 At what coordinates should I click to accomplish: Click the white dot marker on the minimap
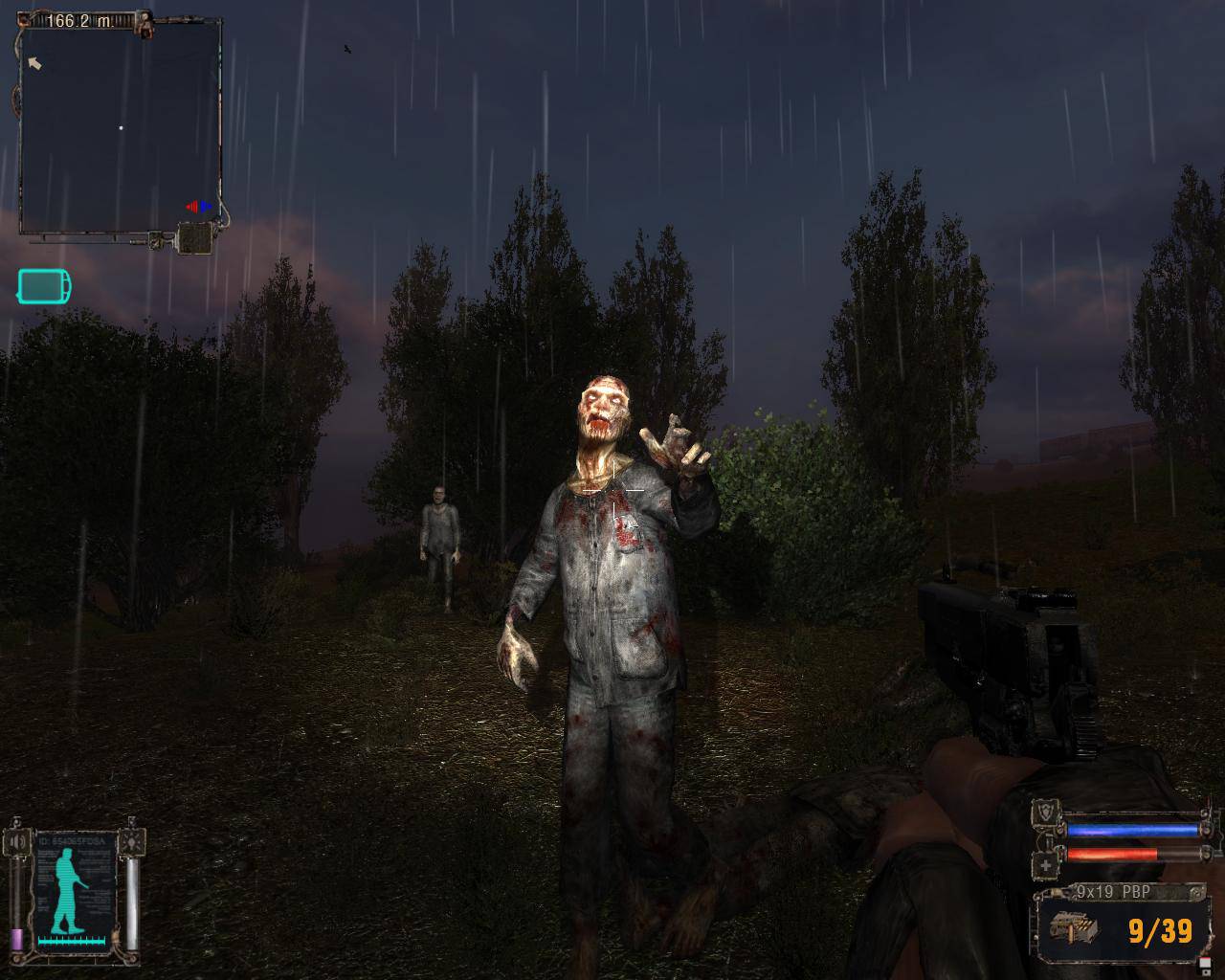(122, 127)
